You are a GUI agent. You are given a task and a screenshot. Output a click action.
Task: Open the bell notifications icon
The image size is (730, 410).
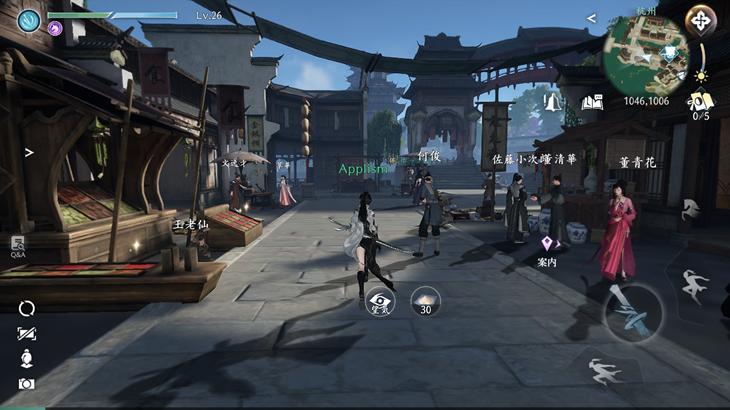point(553,102)
